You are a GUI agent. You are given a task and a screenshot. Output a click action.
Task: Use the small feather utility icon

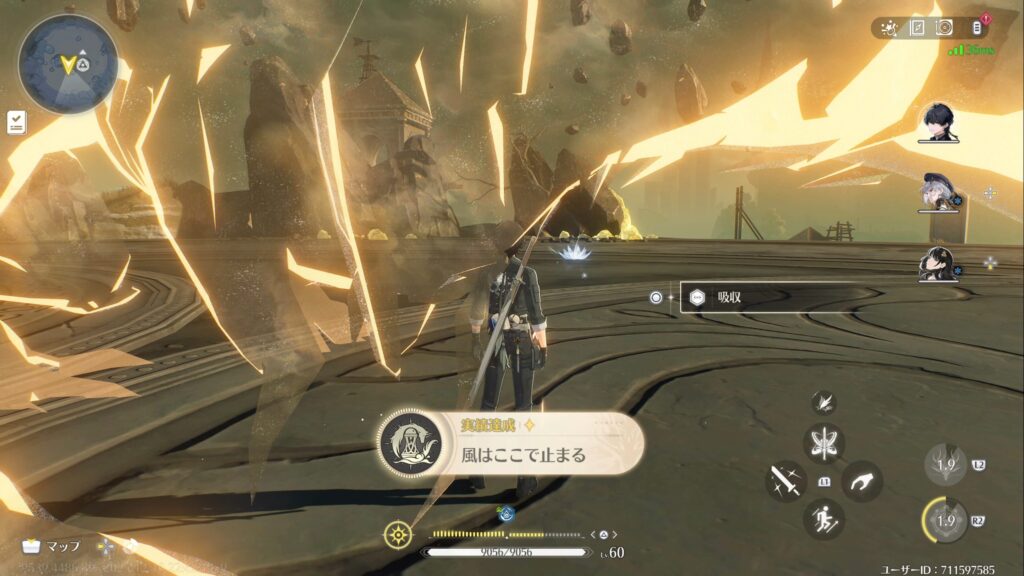point(824,402)
